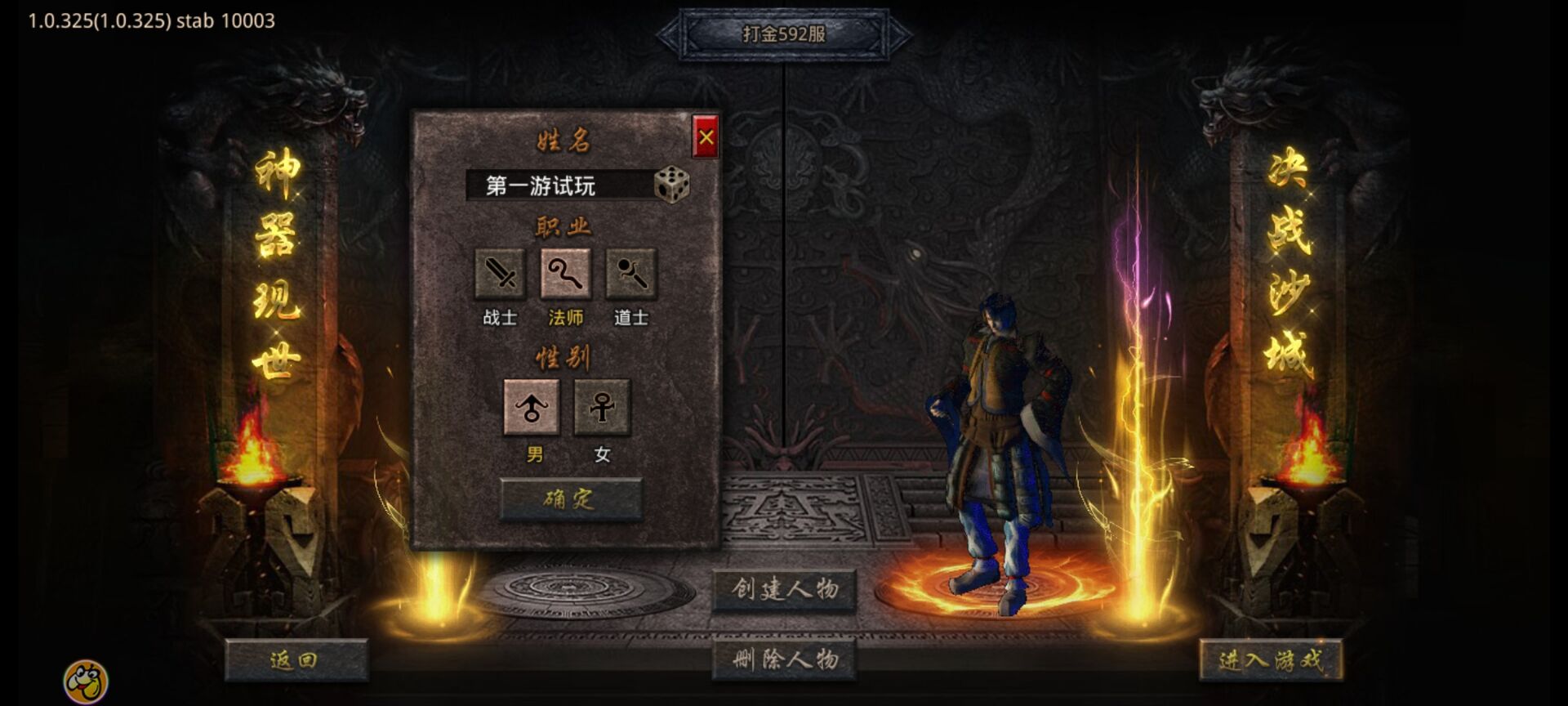The image size is (1568, 706).
Task: Click the dice icon to randomize name
Action: pyautogui.click(x=672, y=184)
